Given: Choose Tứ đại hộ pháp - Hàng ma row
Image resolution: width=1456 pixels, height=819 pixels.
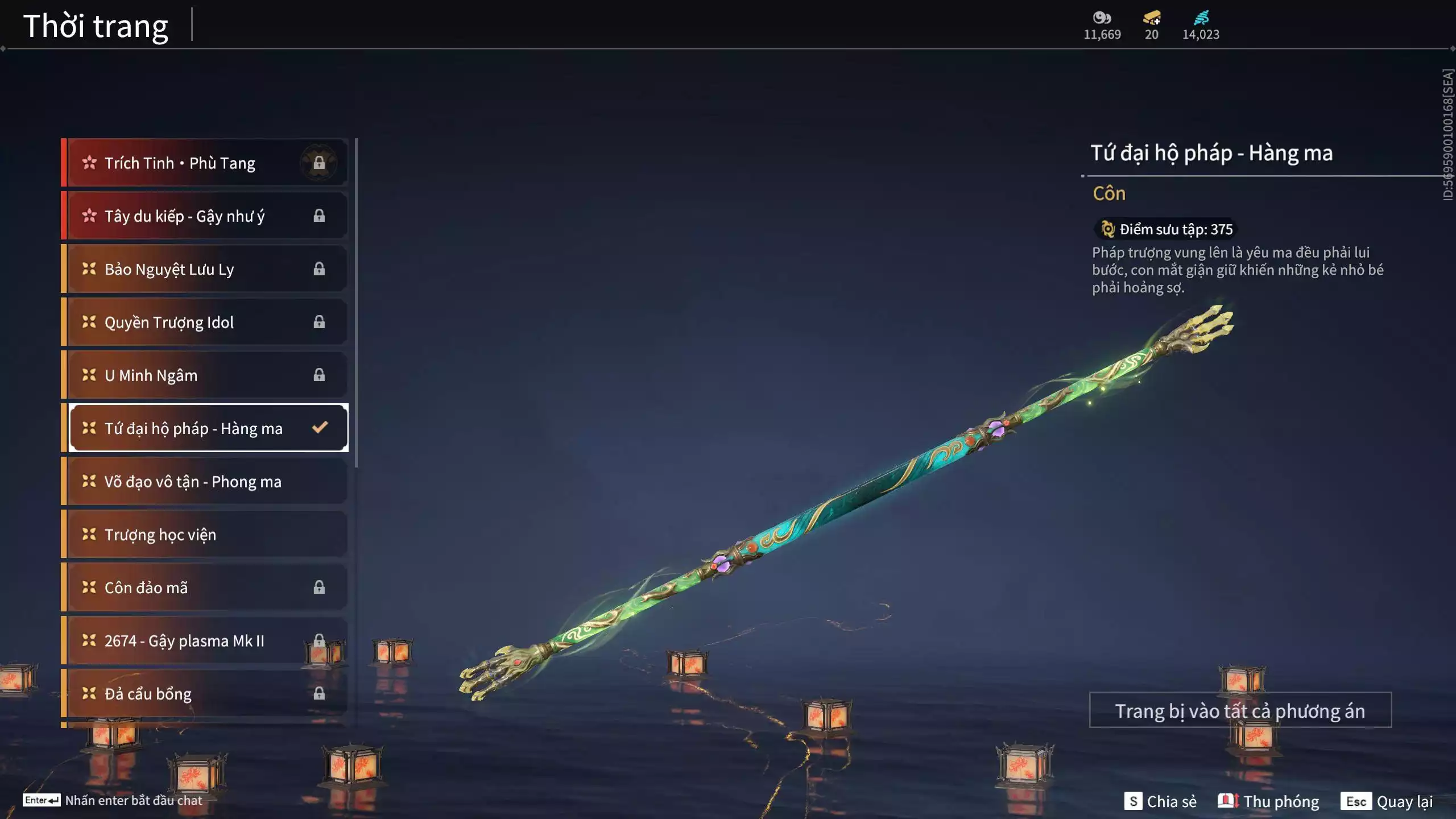Looking at the screenshot, I should [205, 428].
